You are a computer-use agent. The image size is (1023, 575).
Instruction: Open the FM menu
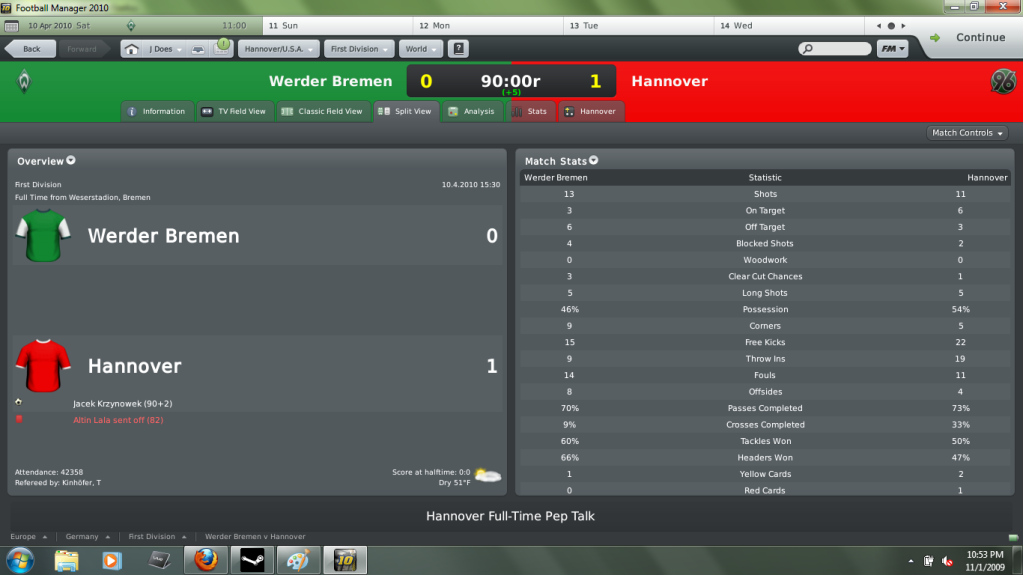892,48
